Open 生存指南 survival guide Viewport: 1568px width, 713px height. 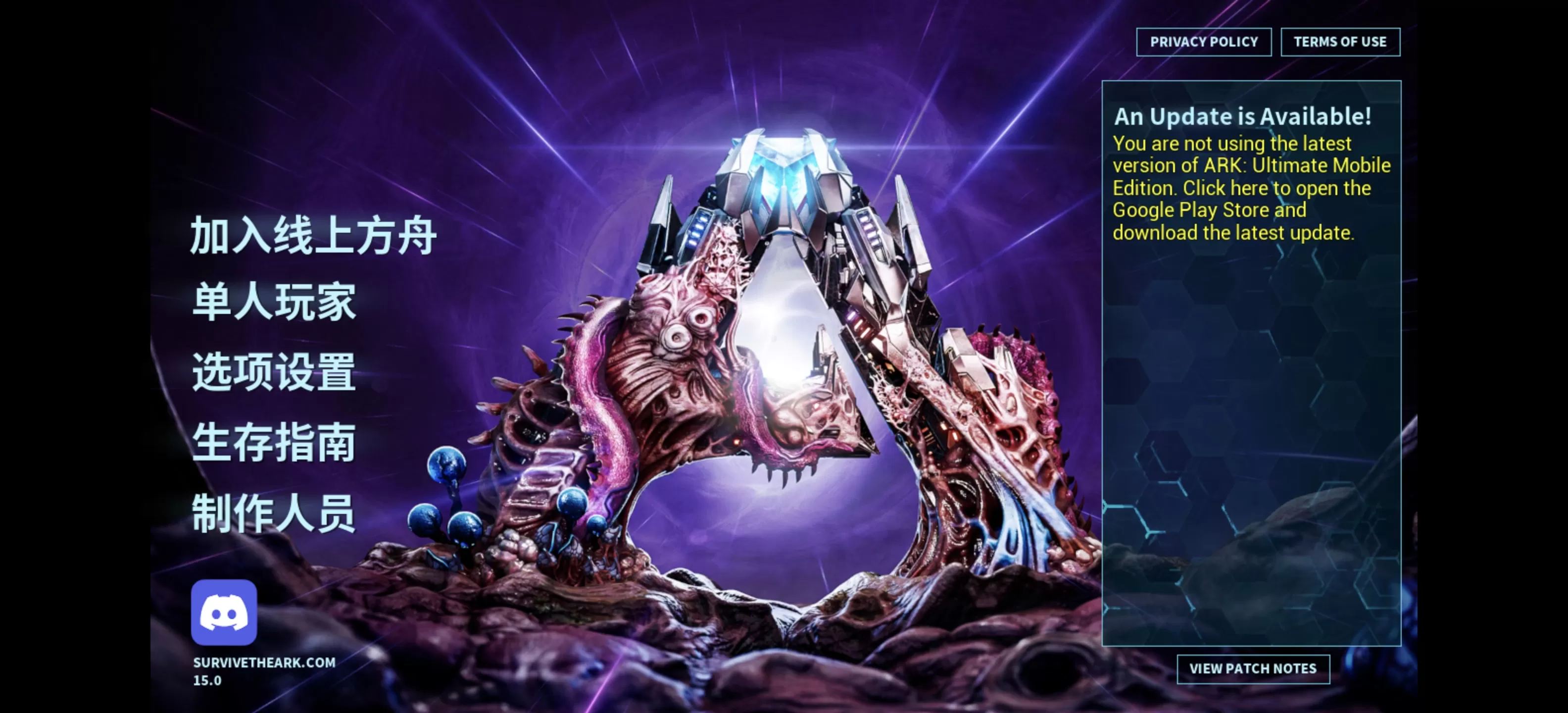274,443
